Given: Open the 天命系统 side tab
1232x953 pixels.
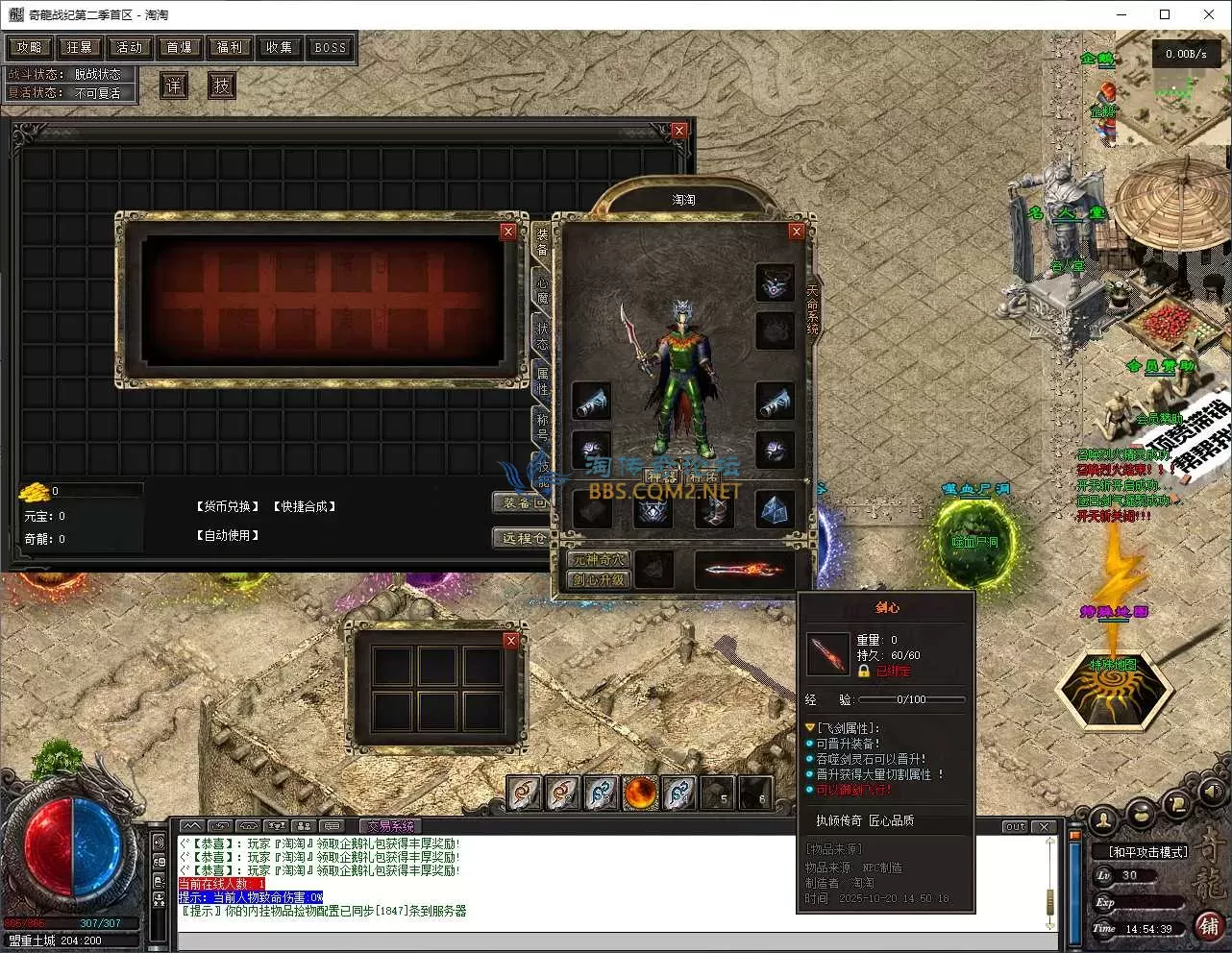Looking at the screenshot, I should [x=813, y=309].
